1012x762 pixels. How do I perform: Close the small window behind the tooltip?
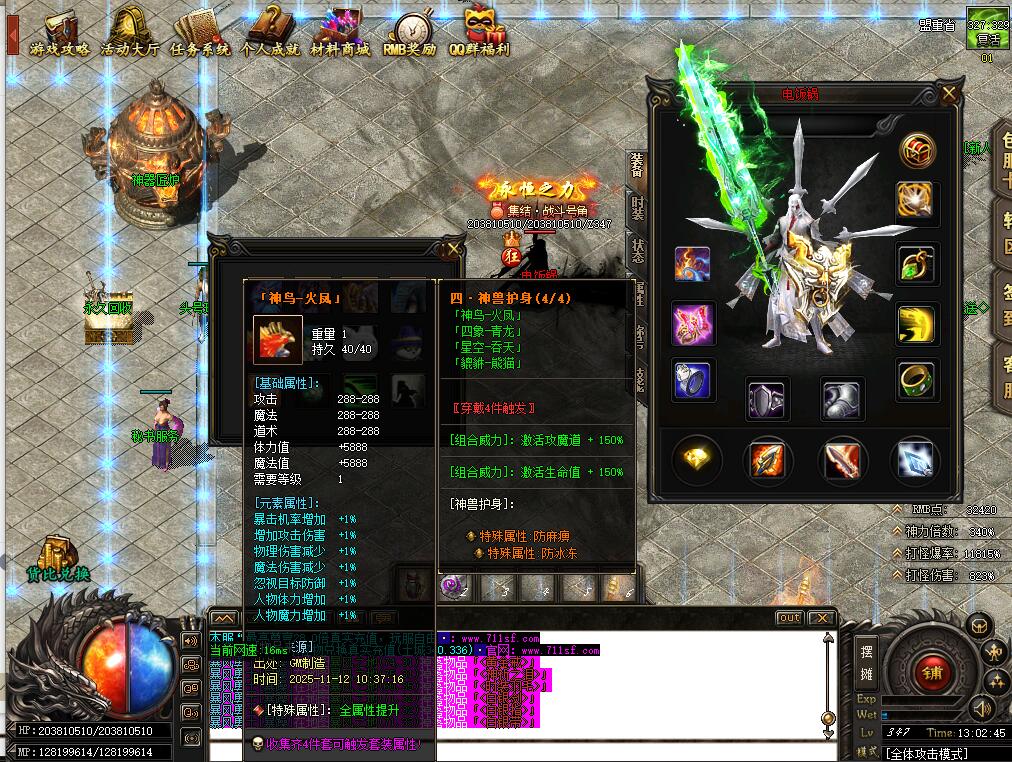(454, 248)
